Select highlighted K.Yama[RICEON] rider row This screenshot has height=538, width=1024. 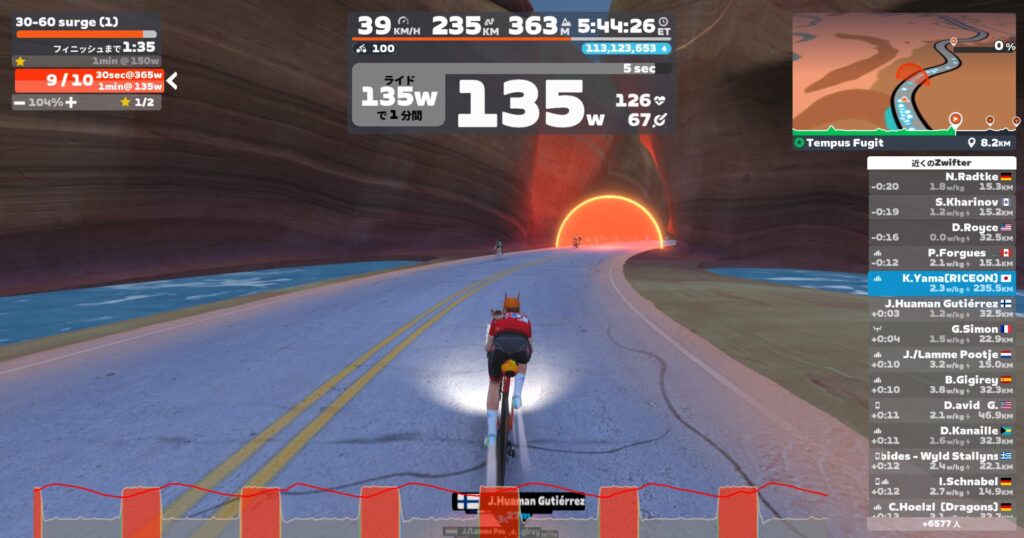tap(941, 283)
